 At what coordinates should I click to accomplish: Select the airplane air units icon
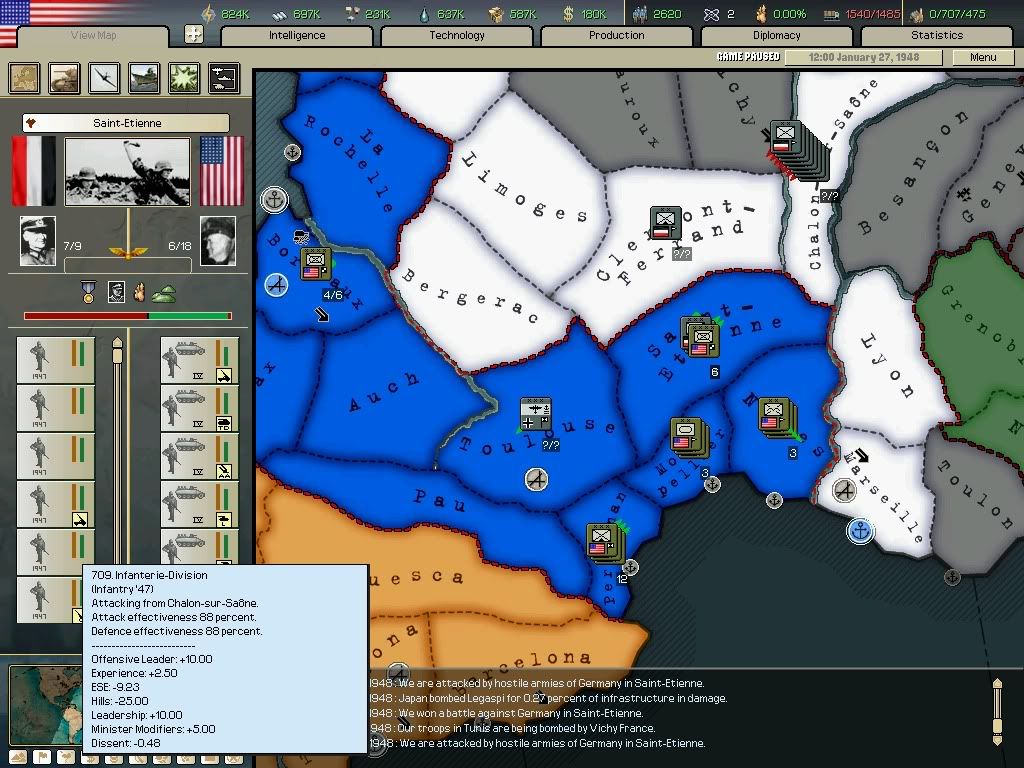pos(104,78)
